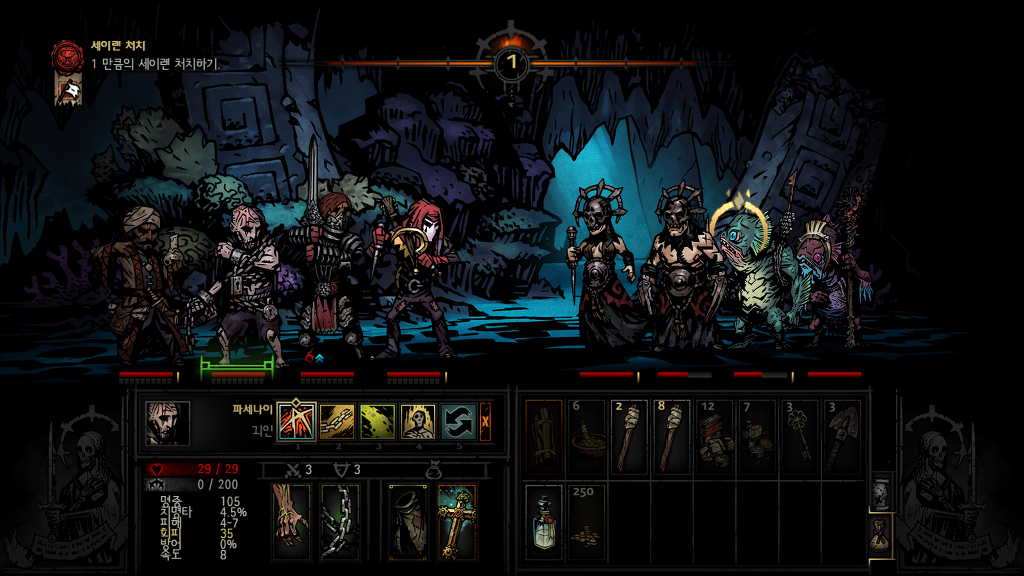
Task: Pick the food stack of 12
Action: (714, 436)
